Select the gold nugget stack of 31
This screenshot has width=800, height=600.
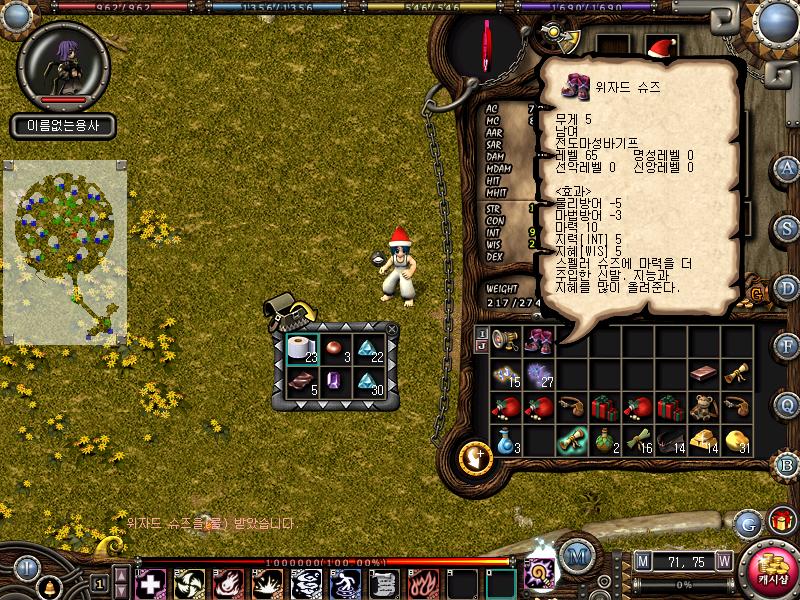(x=737, y=439)
